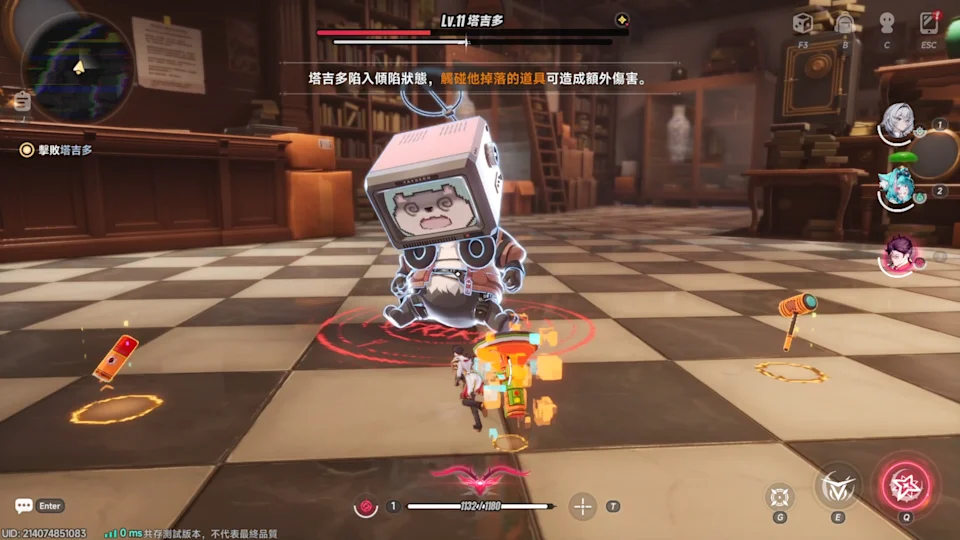Select the 擊敗塔吉多 objective tracker
Screen dimensions: 960x540
58,150
